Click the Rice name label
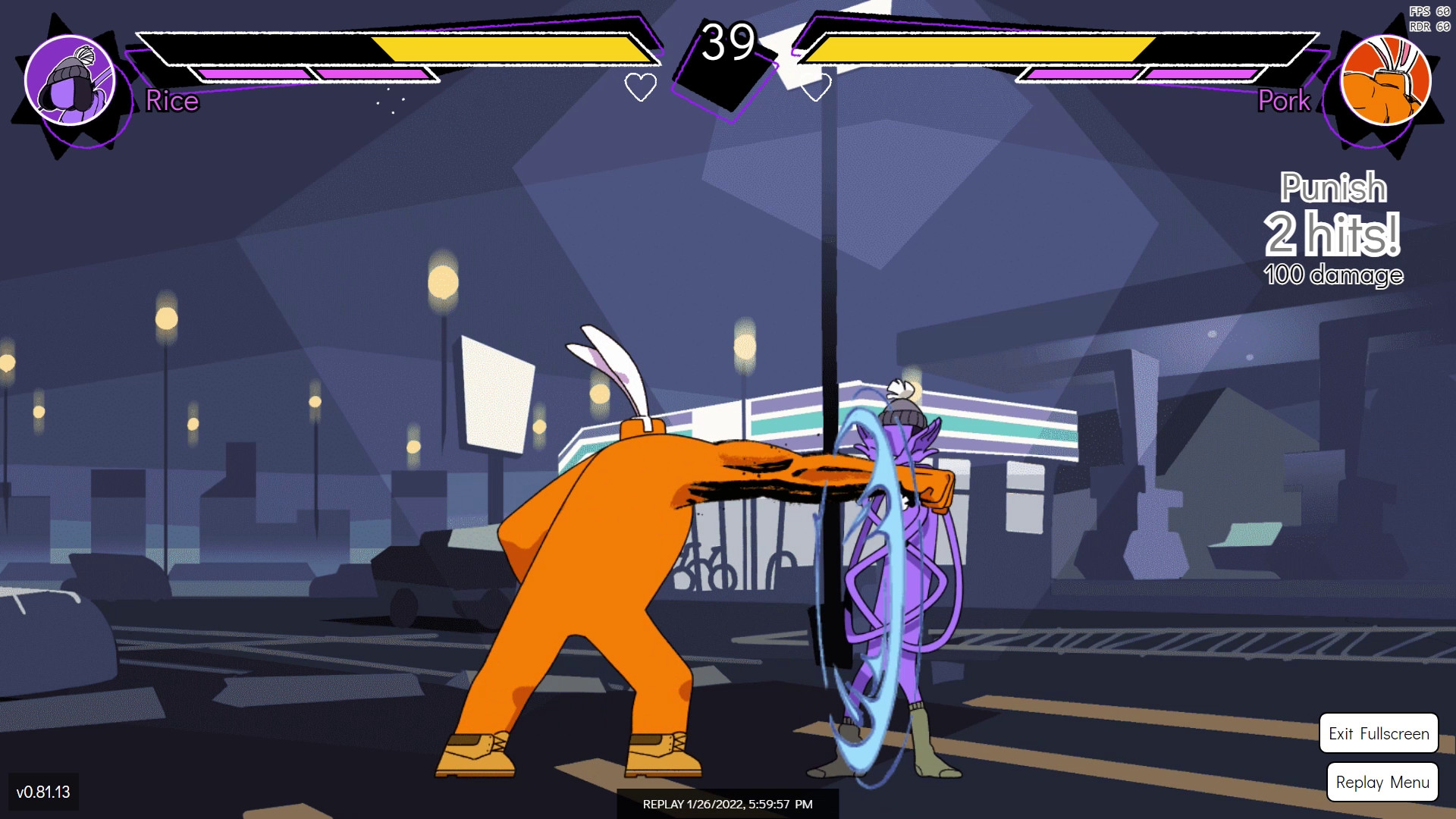 pyautogui.click(x=171, y=102)
